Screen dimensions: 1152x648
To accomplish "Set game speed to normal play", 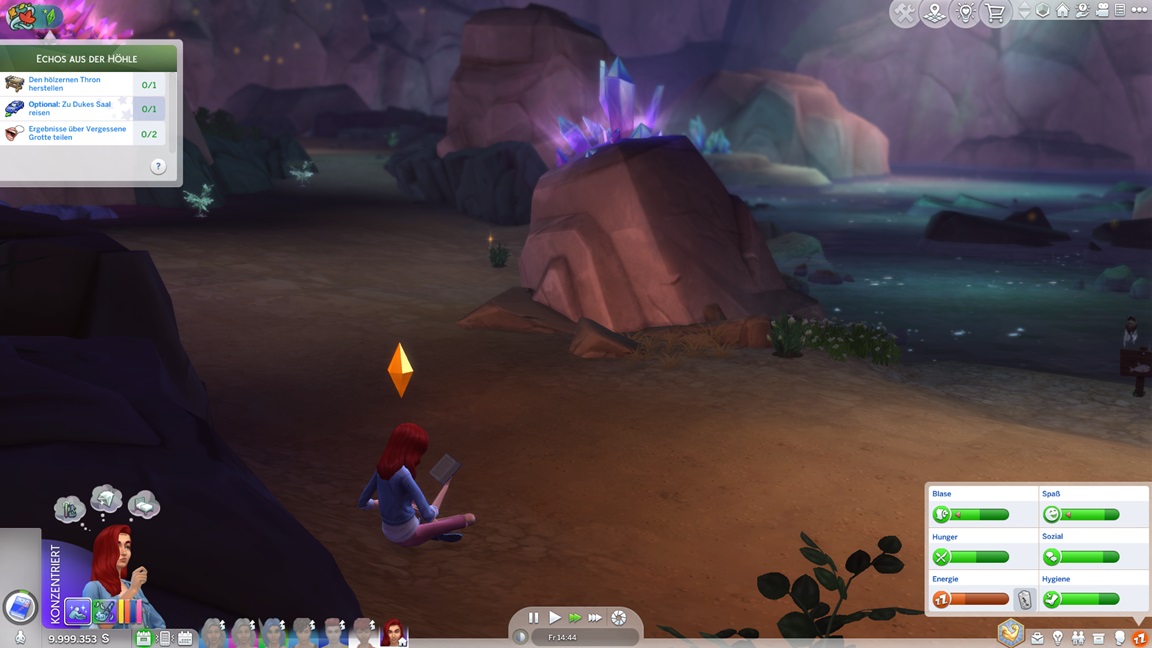I will (555, 618).
